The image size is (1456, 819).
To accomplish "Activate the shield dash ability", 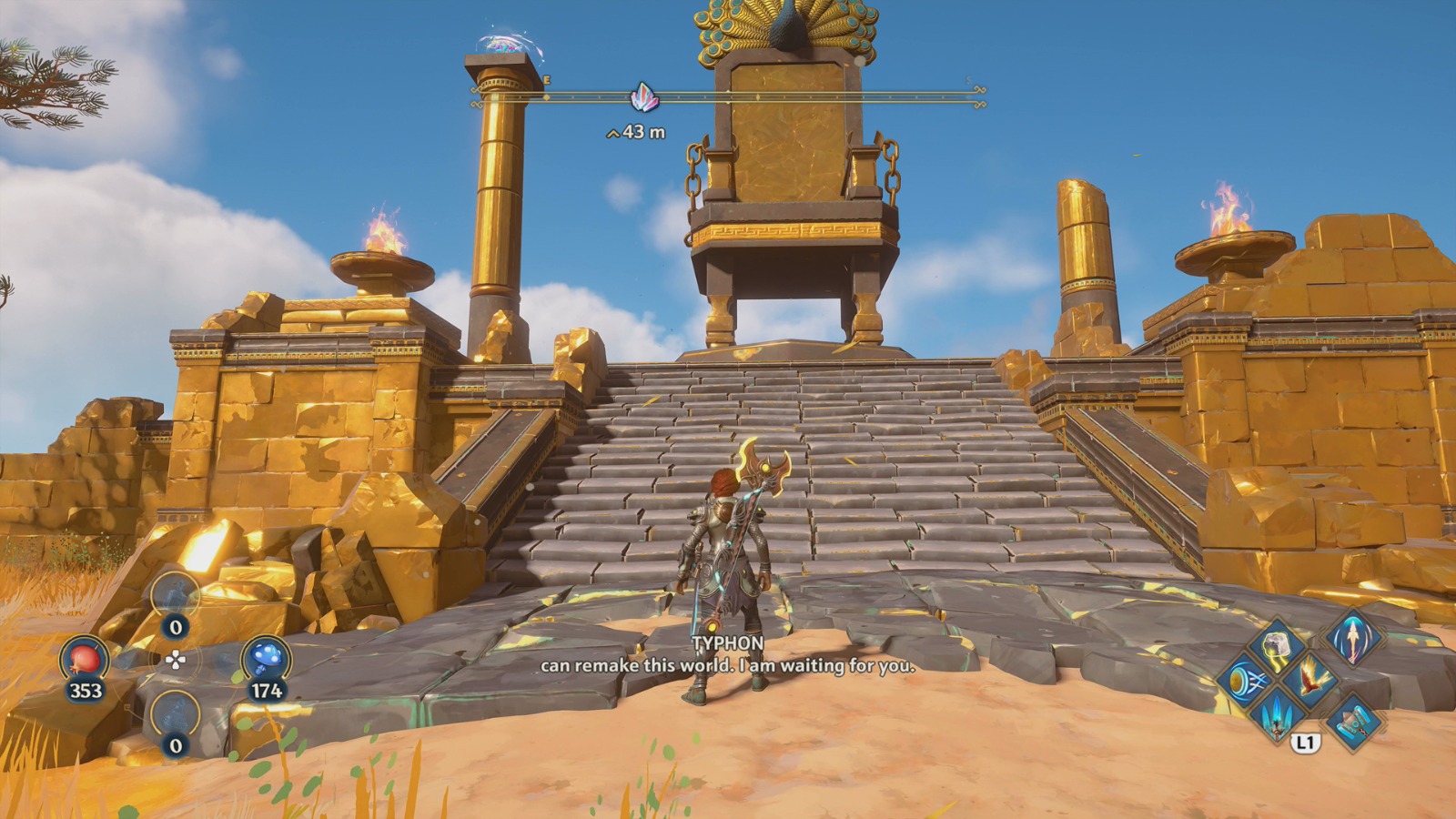I will [1244, 681].
